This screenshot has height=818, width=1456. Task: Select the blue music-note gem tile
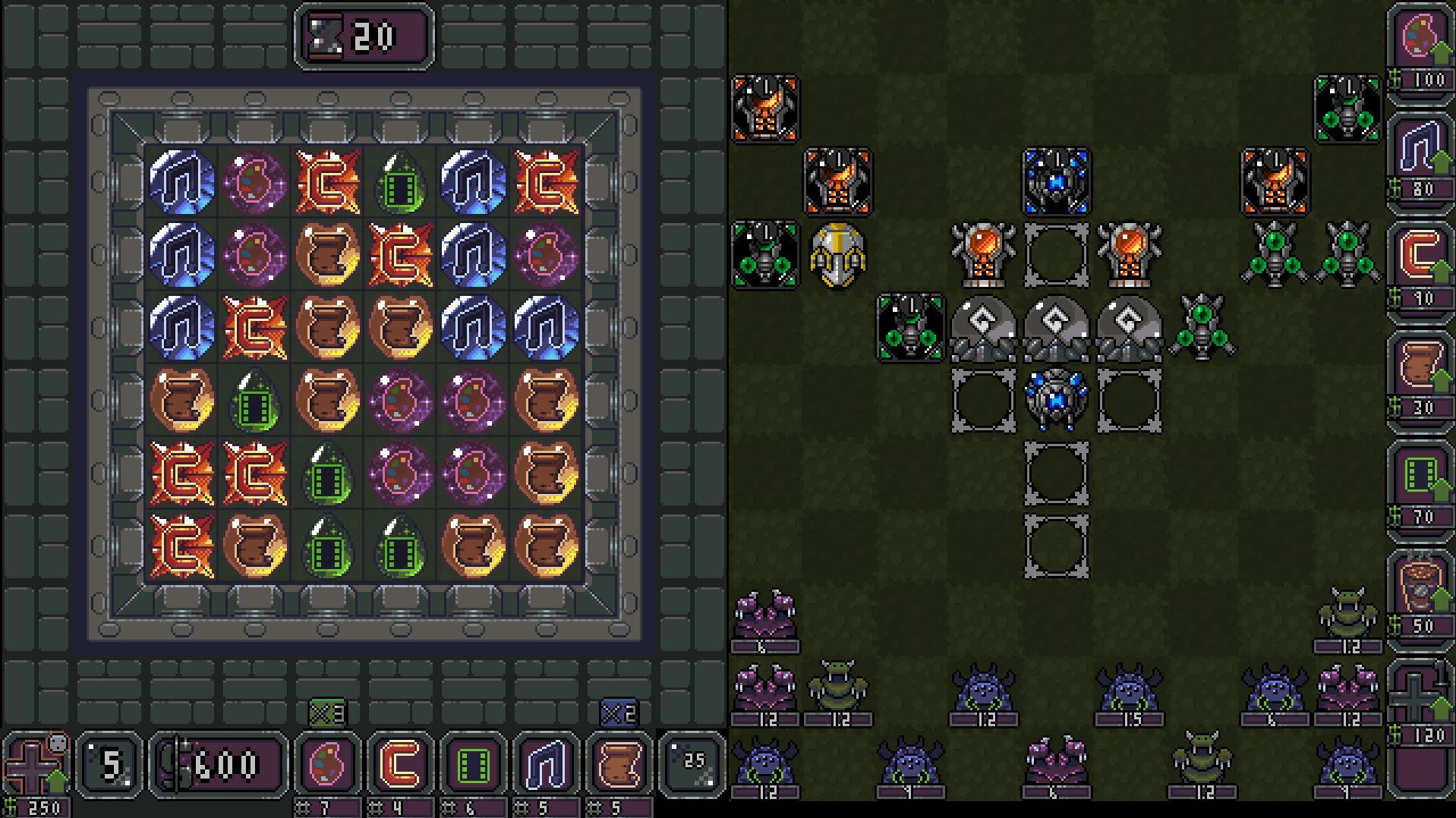181,183
